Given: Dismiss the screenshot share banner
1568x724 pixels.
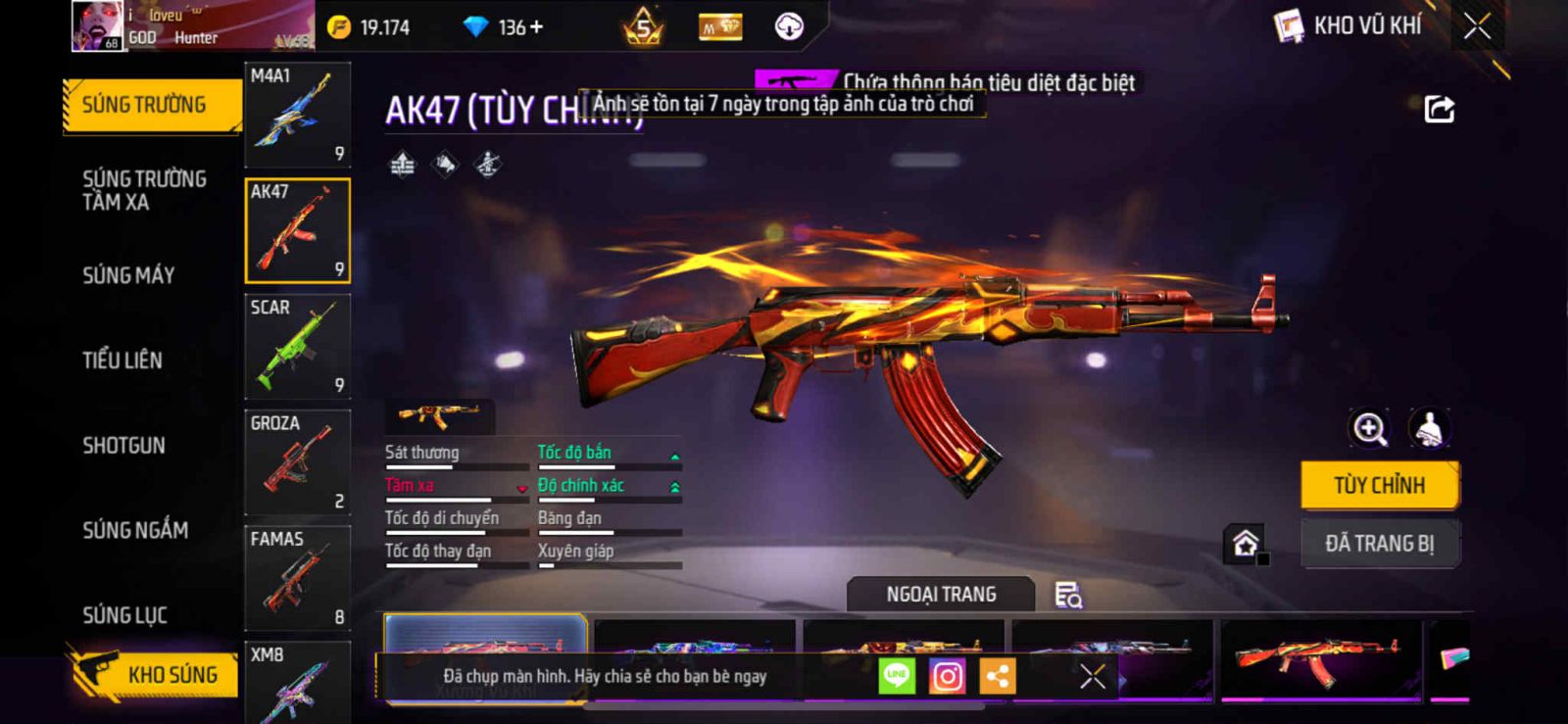Looking at the screenshot, I should click(1092, 676).
